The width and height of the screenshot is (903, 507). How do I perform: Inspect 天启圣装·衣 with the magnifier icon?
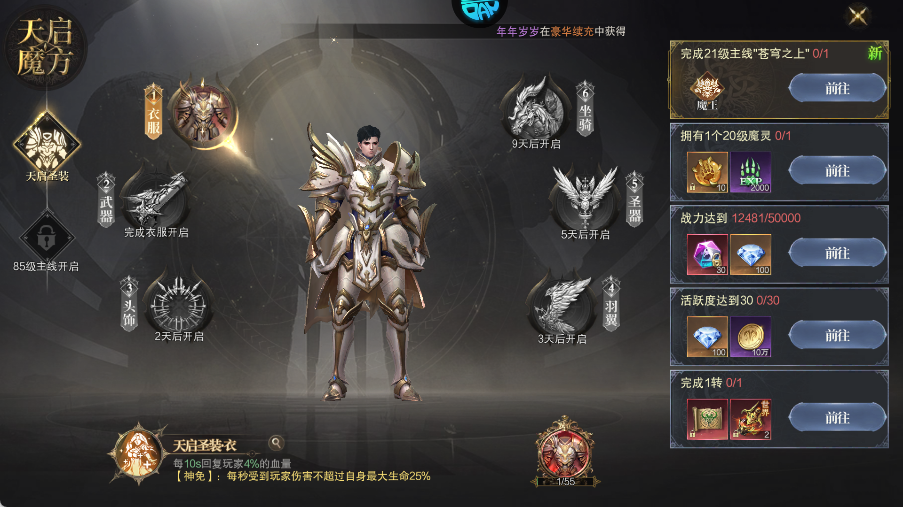276,443
